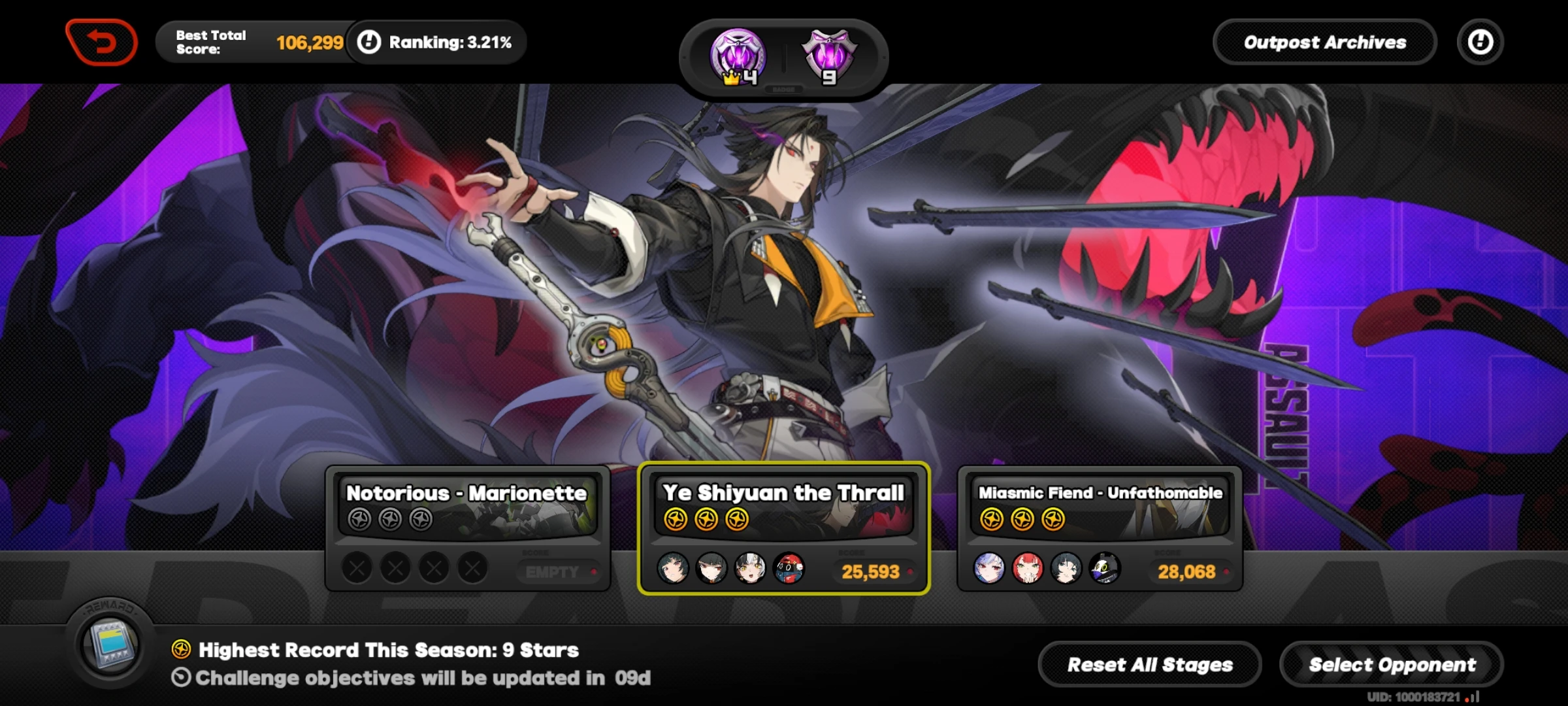This screenshot has height=706, width=1568.
Task: Open the help icon near Best Total Score
Action: pyautogui.click(x=370, y=42)
